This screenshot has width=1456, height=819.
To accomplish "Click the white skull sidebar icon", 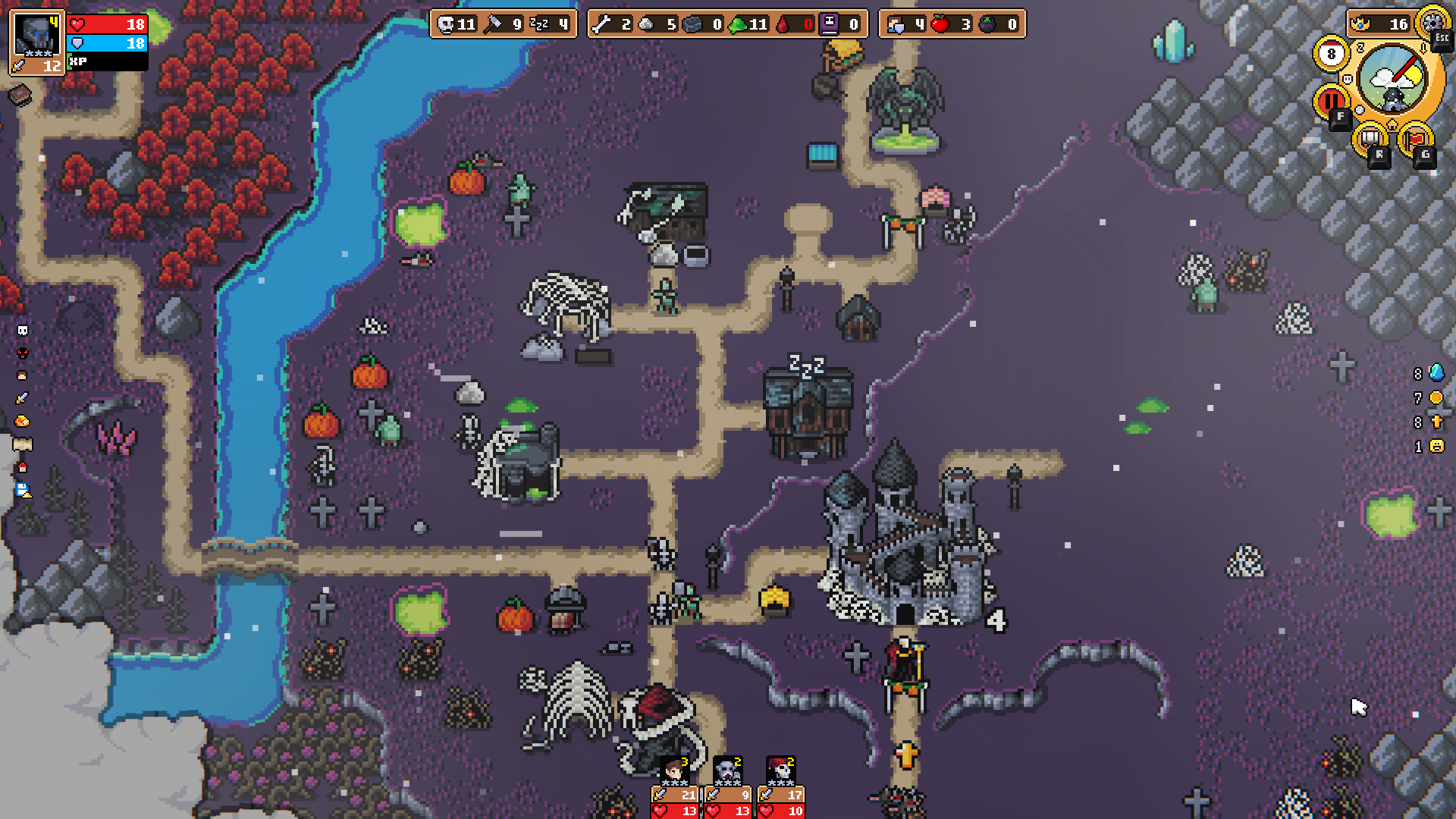I will click(23, 331).
